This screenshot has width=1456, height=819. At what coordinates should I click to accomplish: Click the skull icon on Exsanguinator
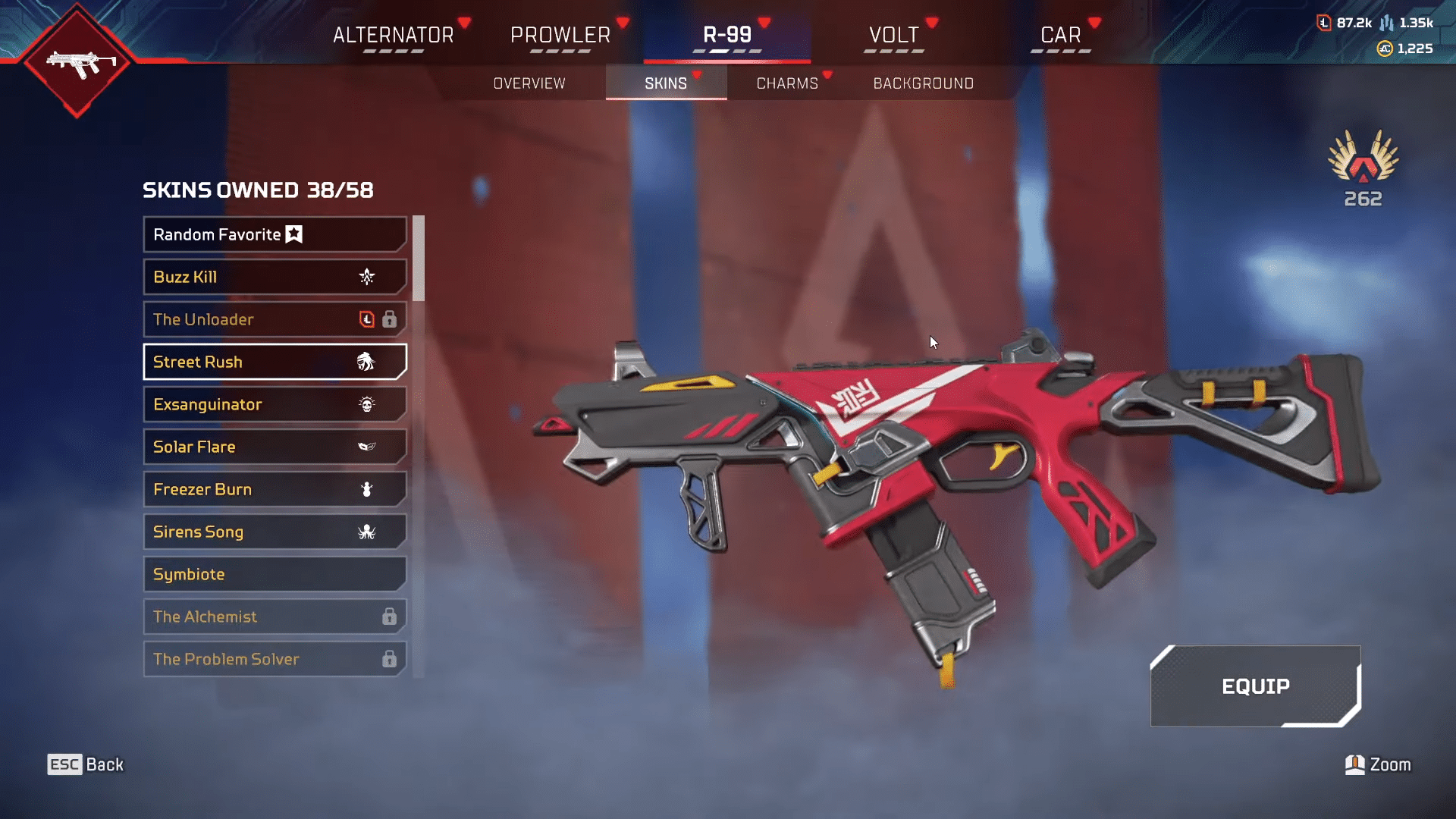[x=367, y=404]
